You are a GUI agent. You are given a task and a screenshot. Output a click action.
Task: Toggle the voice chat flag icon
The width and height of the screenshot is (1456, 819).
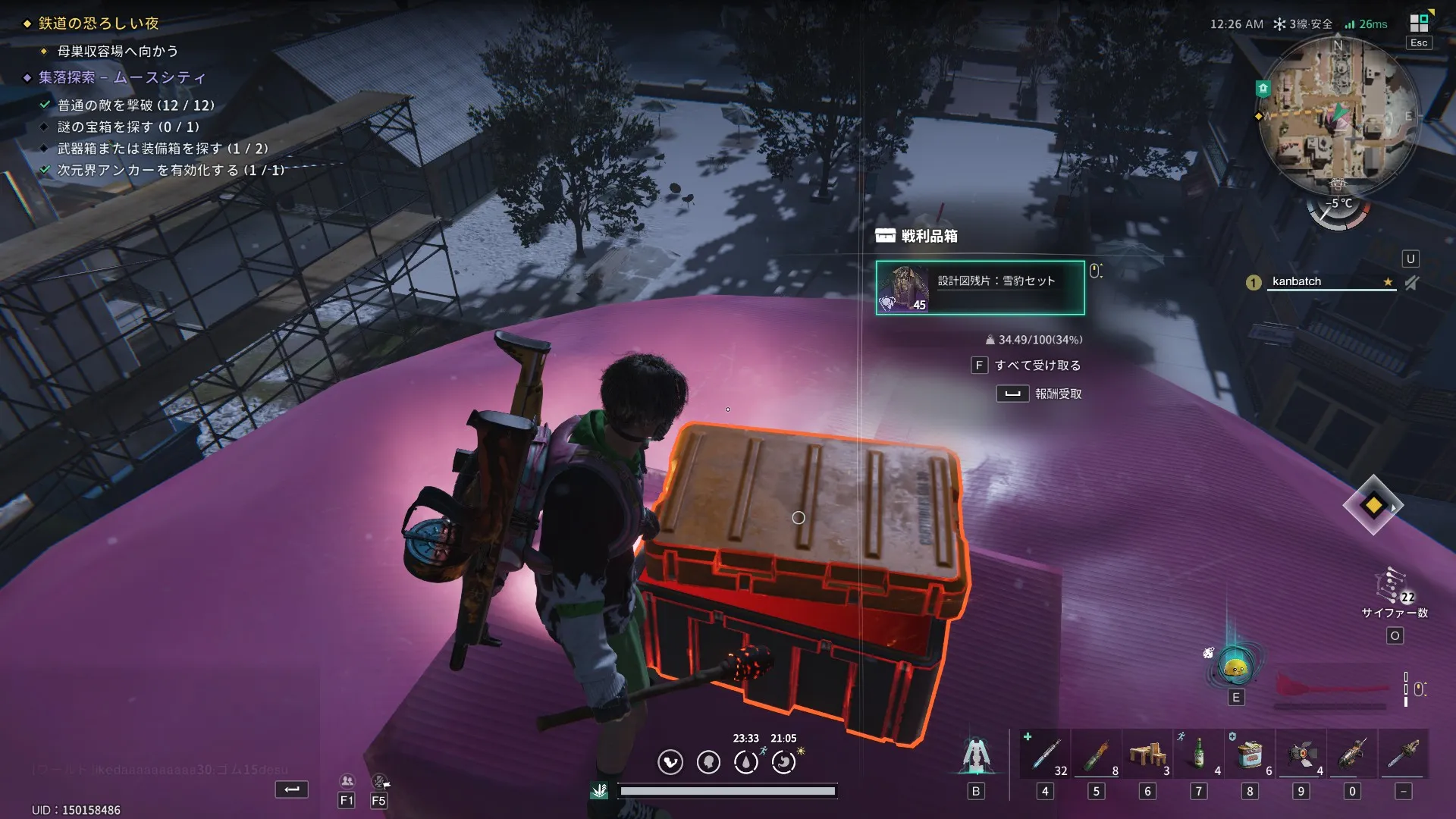pyautogui.click(x=379, y=781)
